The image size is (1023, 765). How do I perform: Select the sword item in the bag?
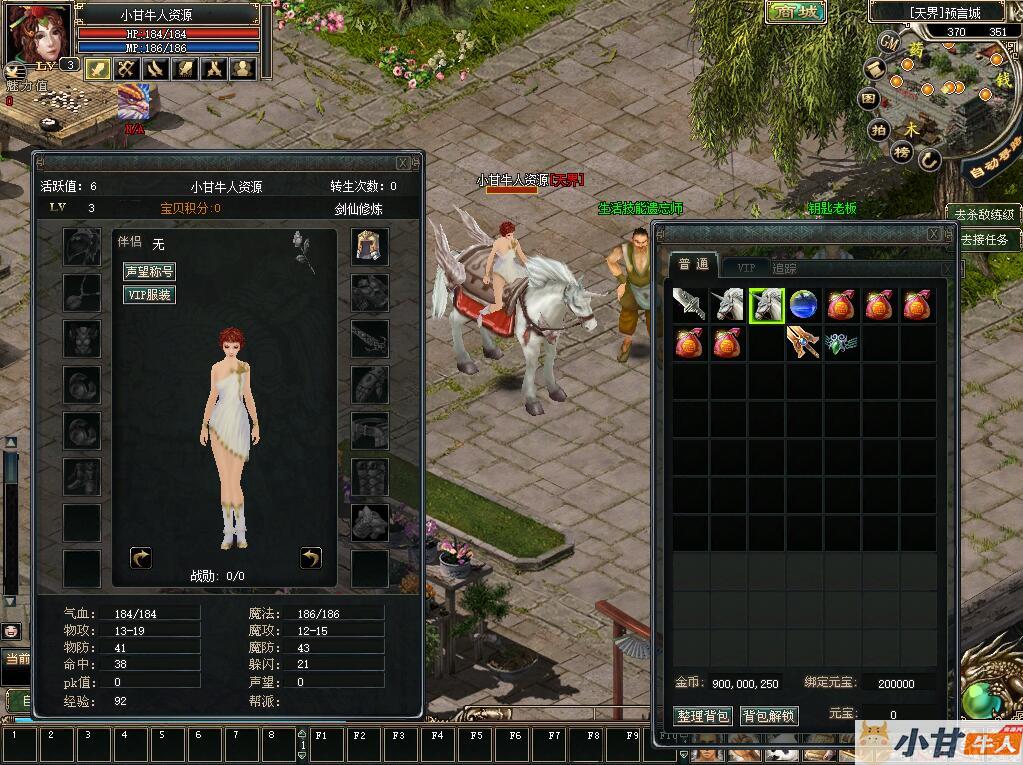point(690,305)
